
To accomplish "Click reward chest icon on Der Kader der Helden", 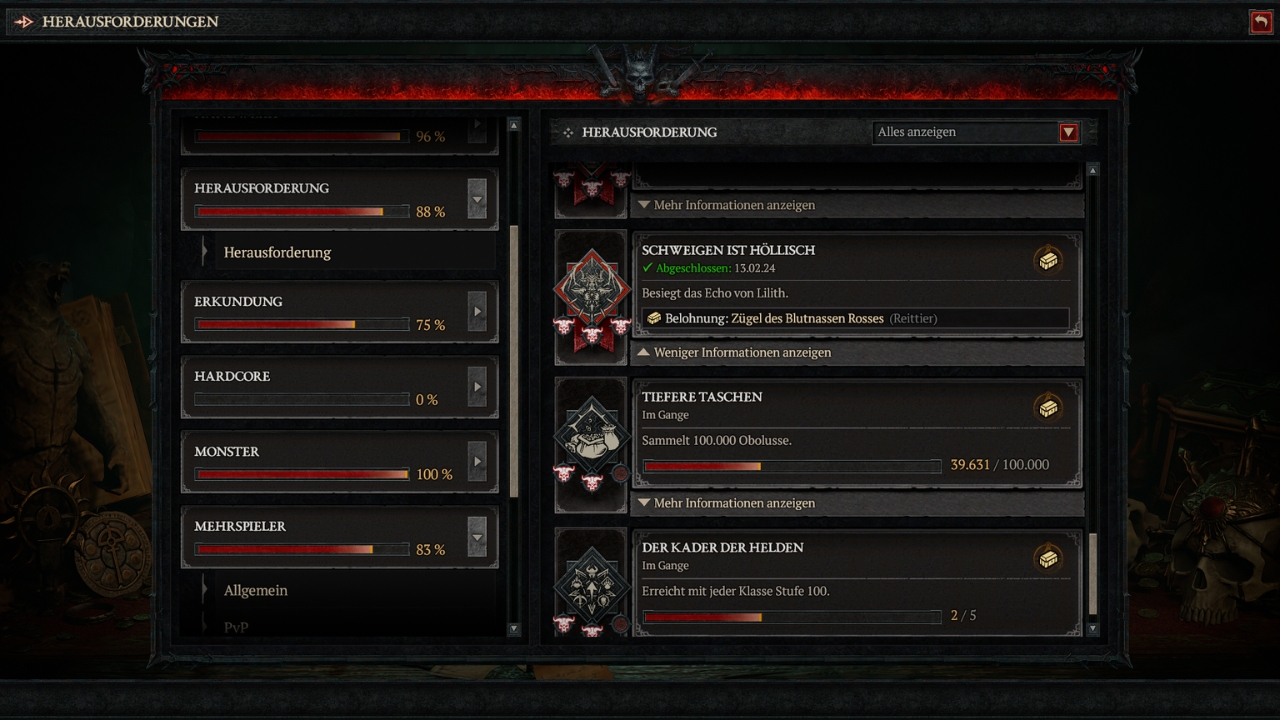I will (x=1048, y=559).
